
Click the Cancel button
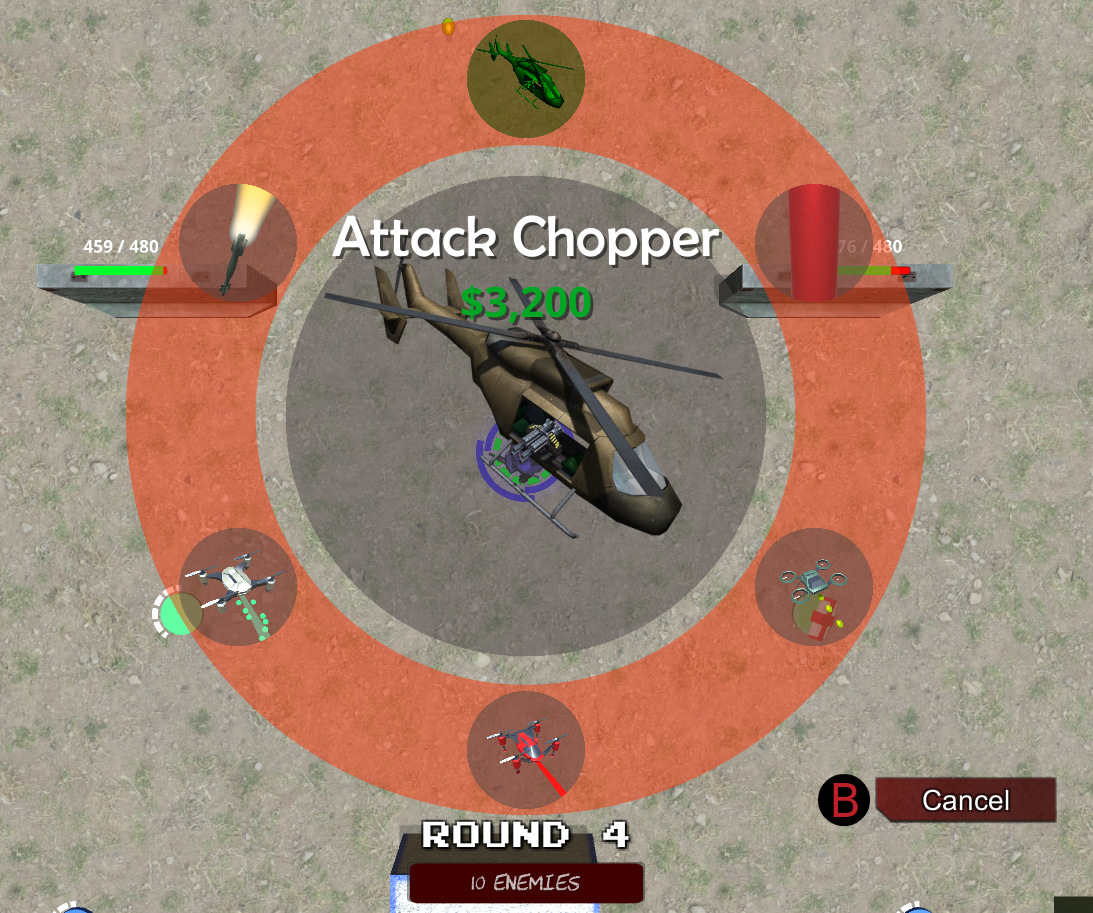(964, 800)
